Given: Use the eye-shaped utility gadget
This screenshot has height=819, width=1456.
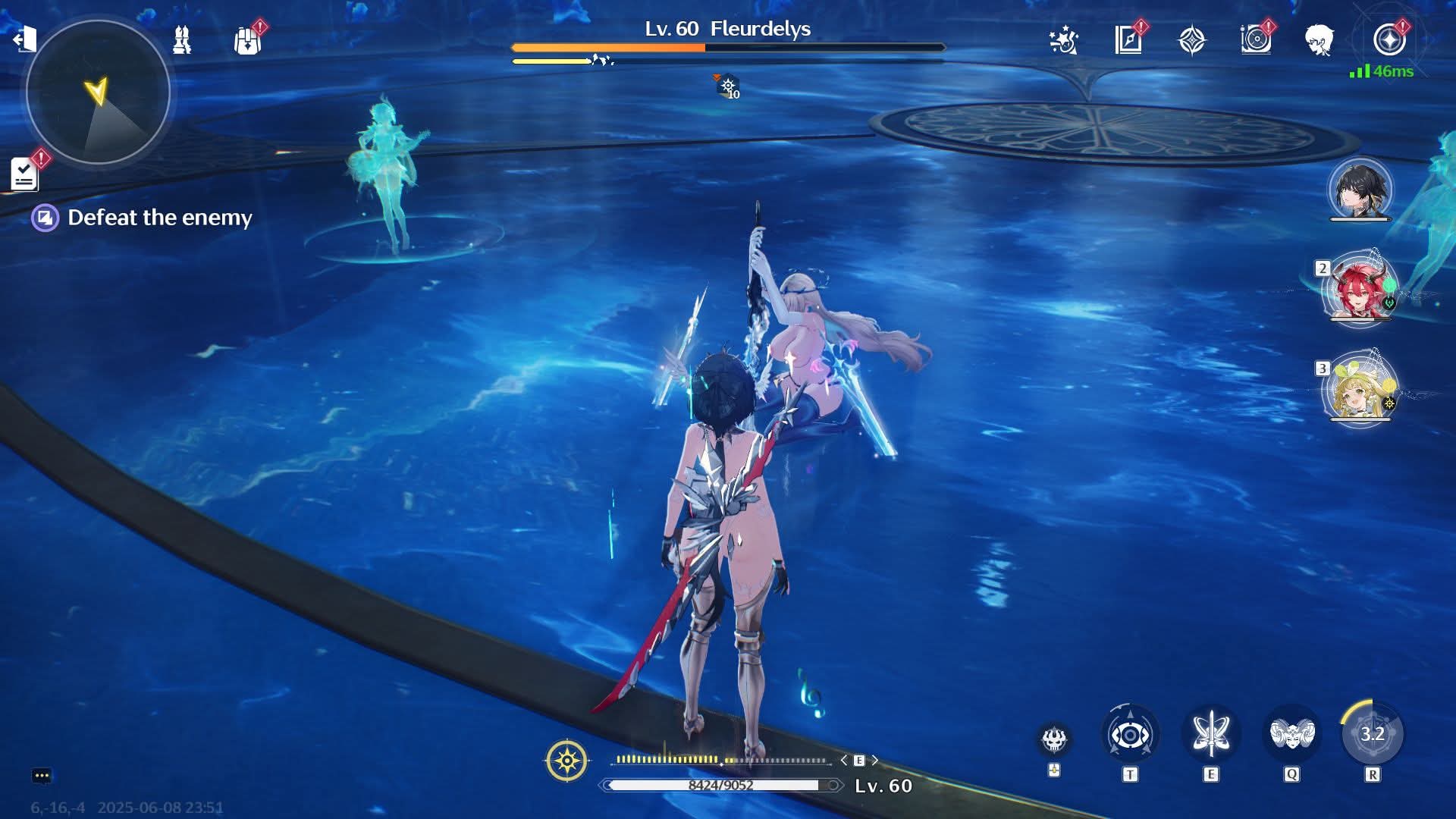Looking at the screenshot, I should tap(1130, 734).
